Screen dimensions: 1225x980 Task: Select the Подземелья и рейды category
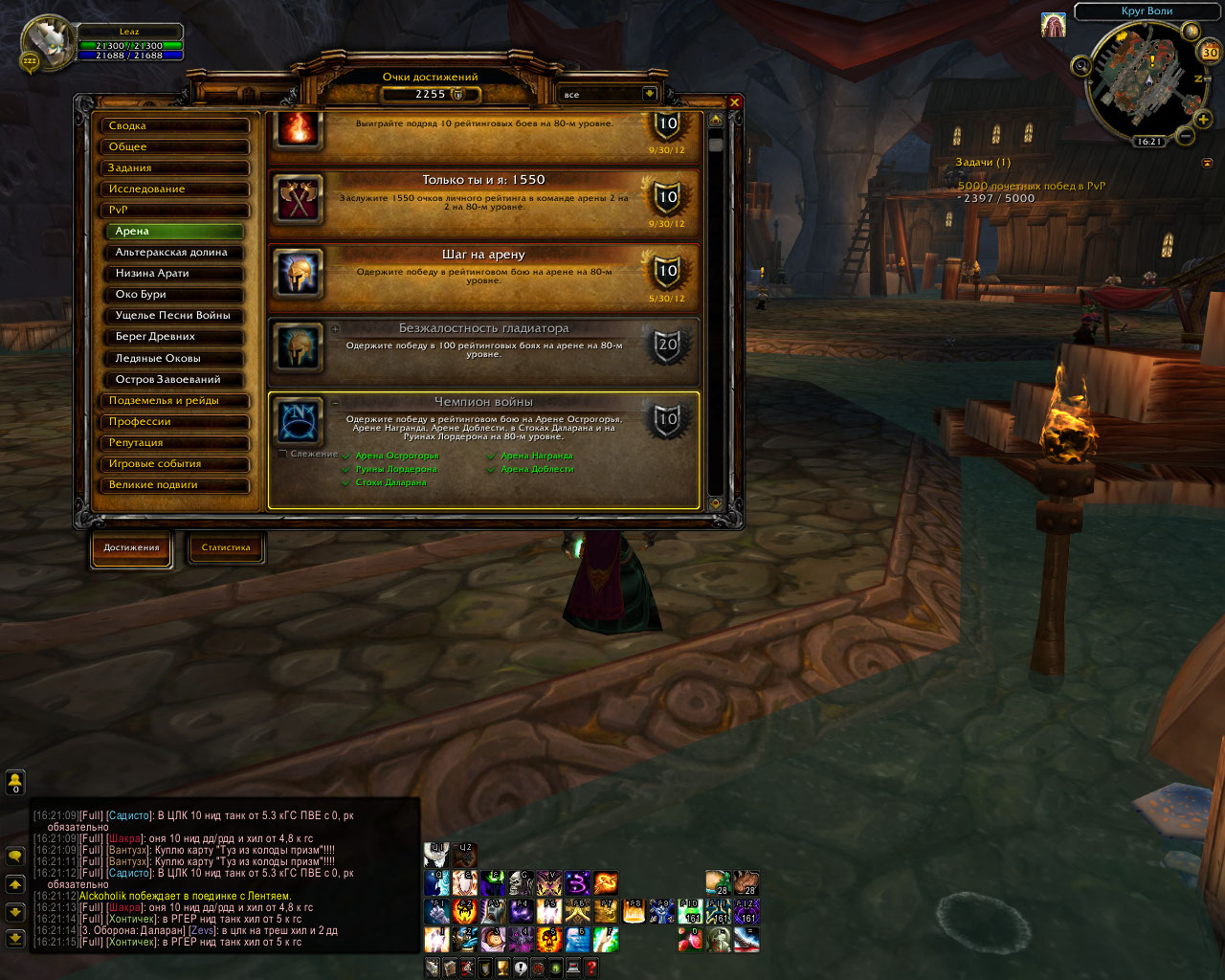[x=175, y=401]
